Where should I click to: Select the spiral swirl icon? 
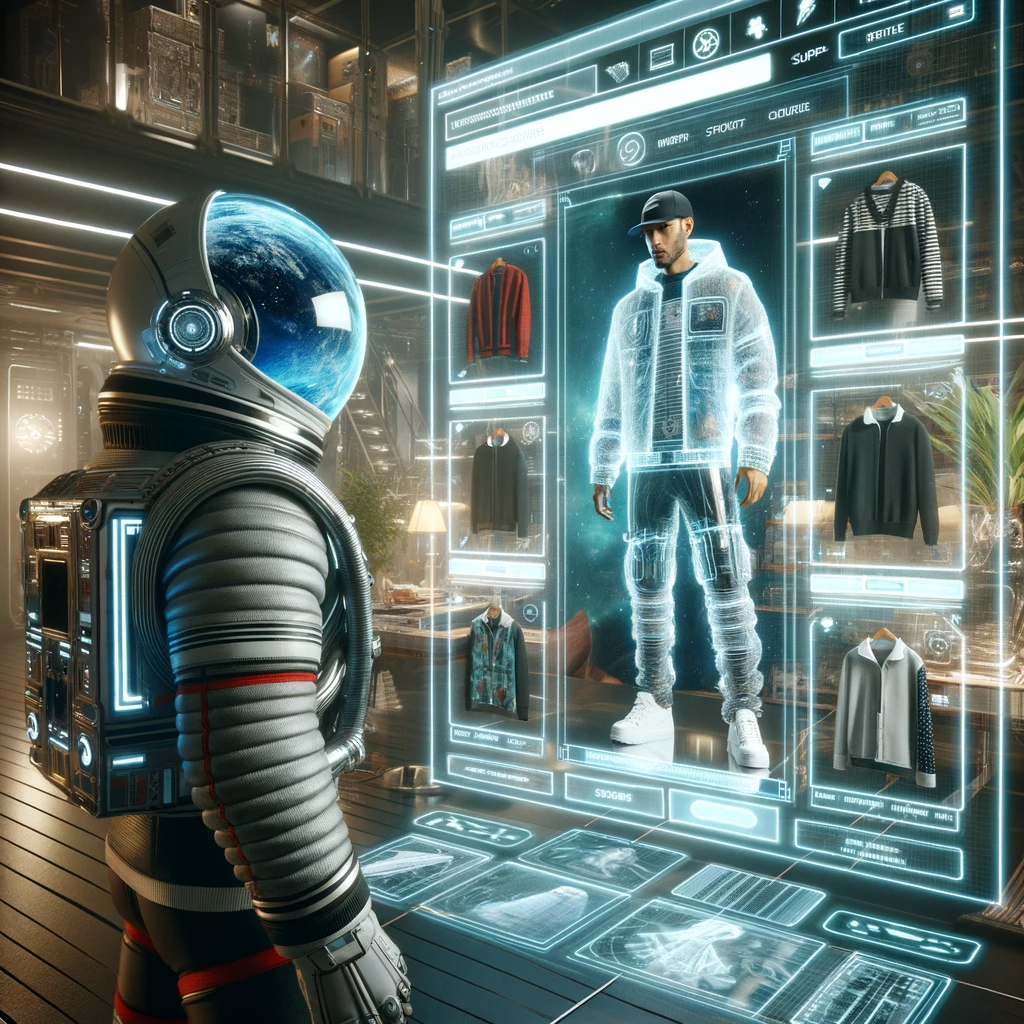[x=631, y=148]
